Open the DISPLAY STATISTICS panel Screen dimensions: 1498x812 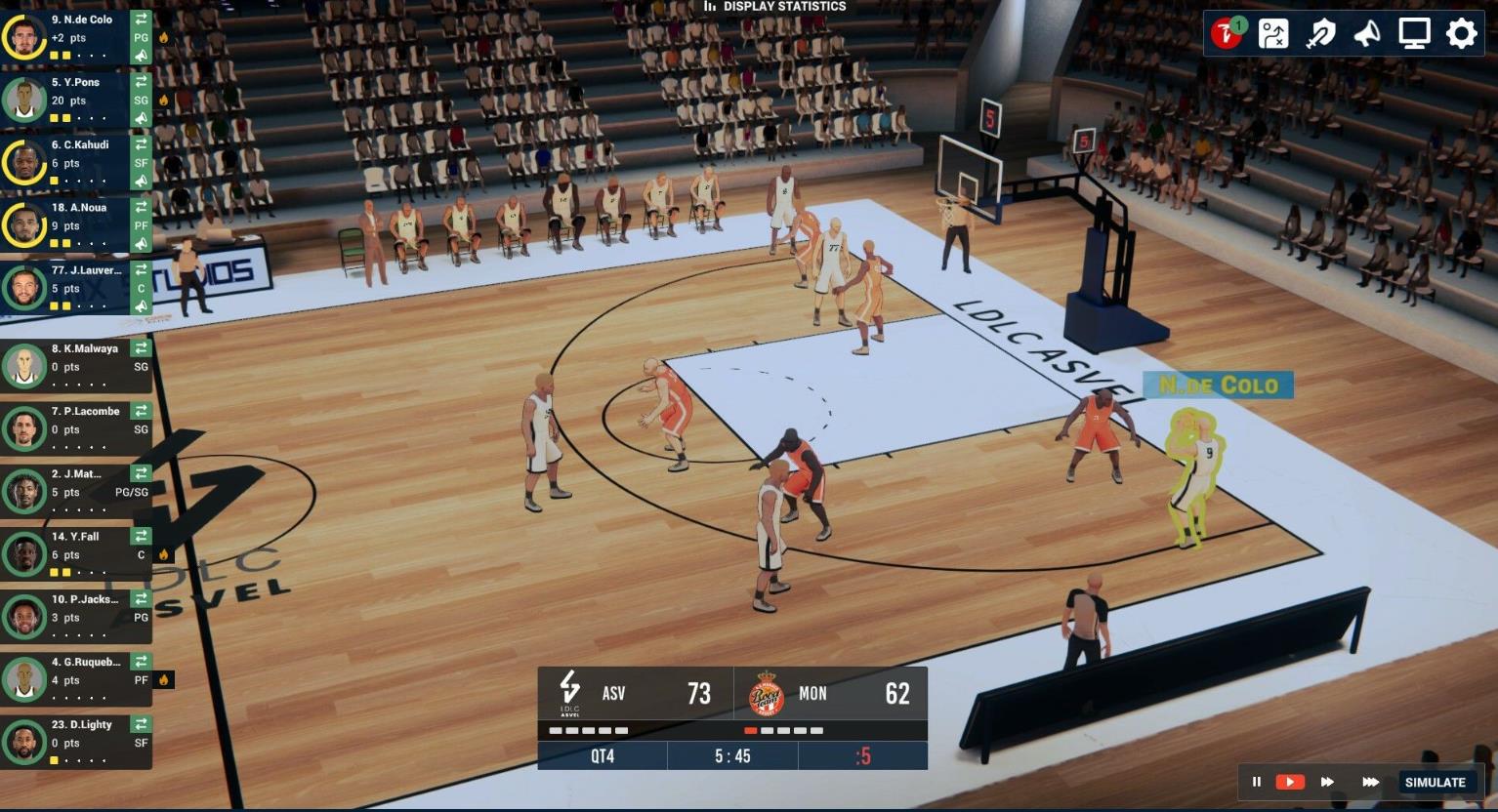[775, 7]
